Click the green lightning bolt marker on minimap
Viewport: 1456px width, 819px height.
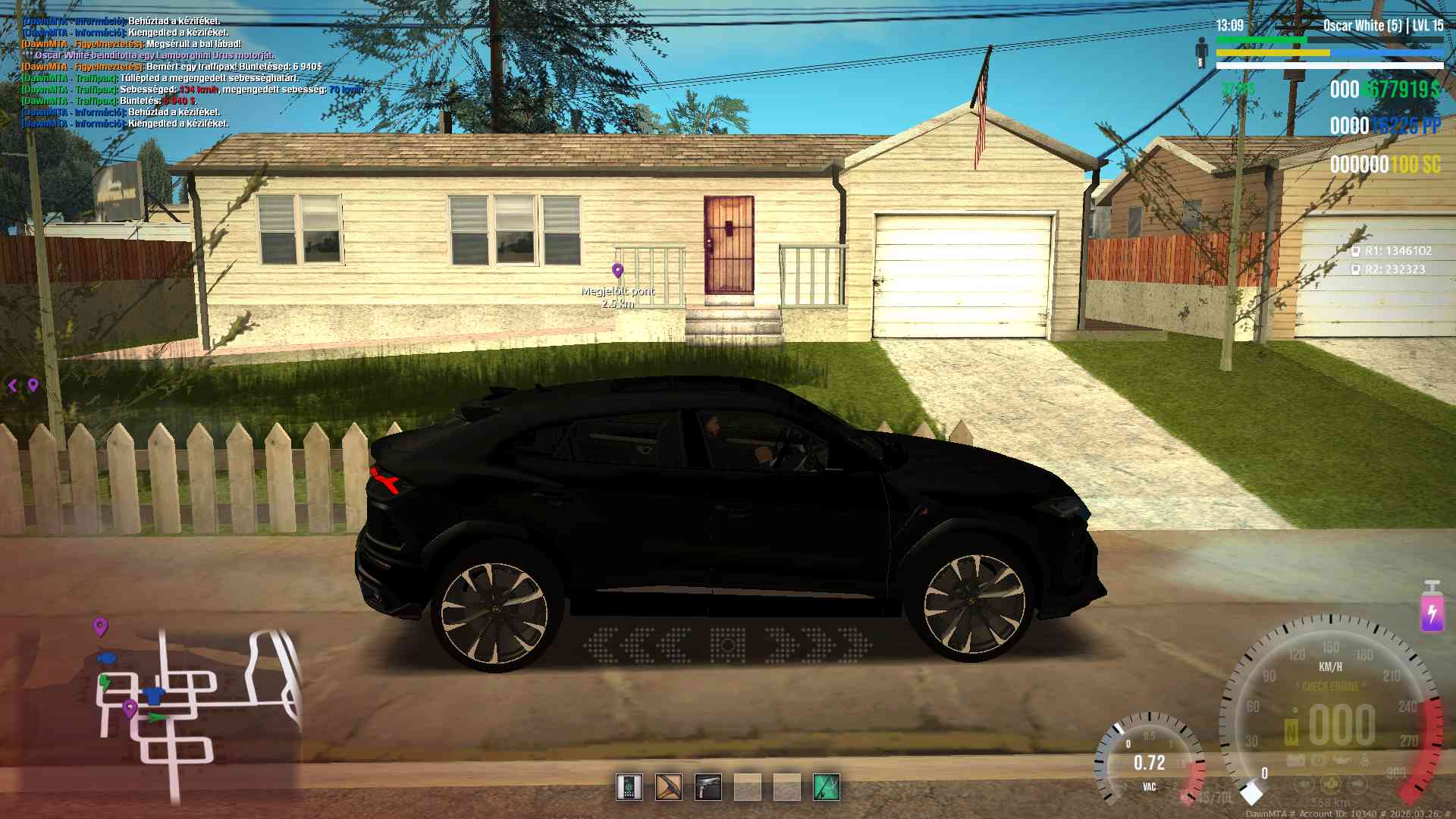(105, 682)
